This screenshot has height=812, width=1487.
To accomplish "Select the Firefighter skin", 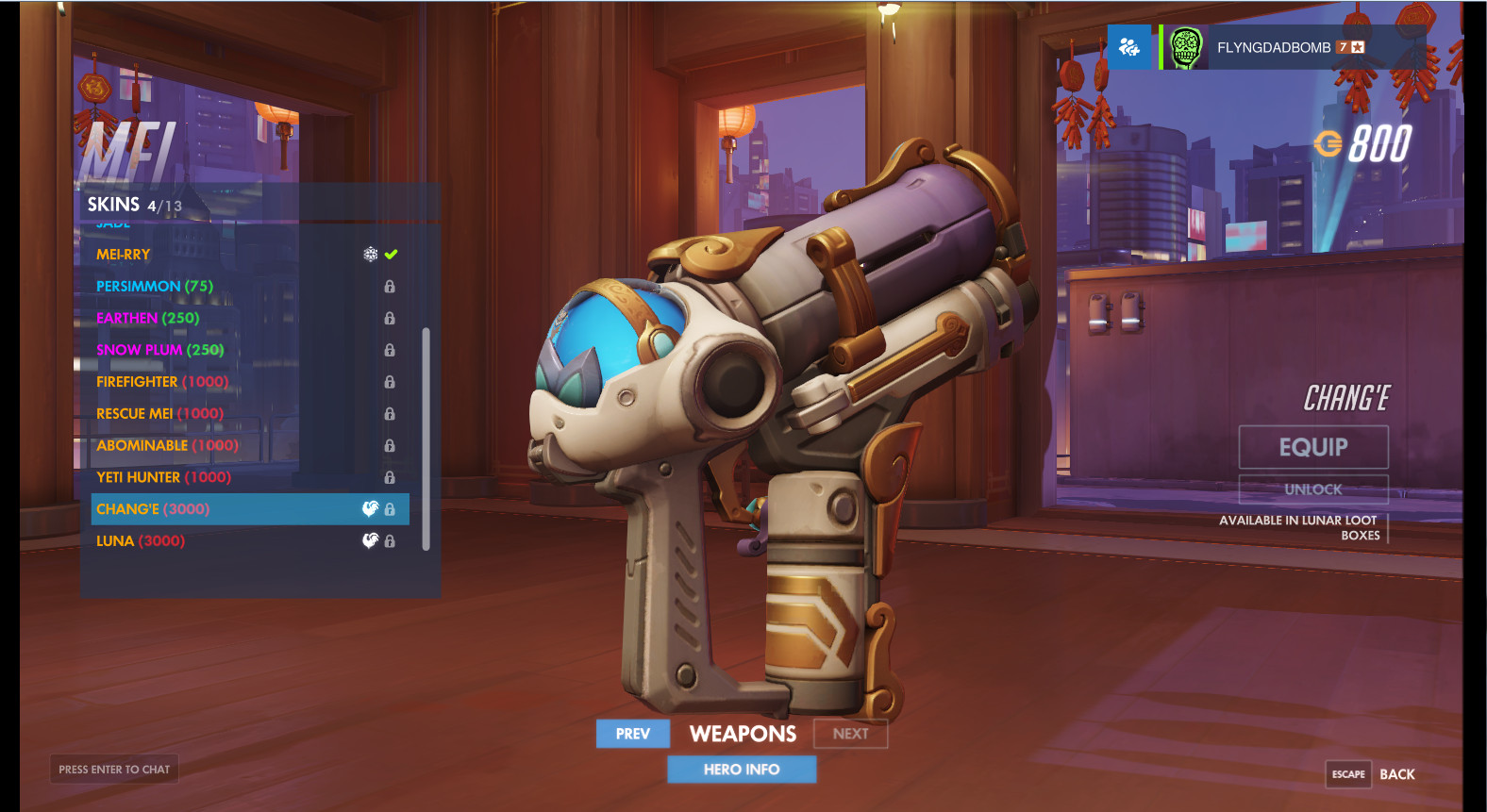I will coord(162,382).
